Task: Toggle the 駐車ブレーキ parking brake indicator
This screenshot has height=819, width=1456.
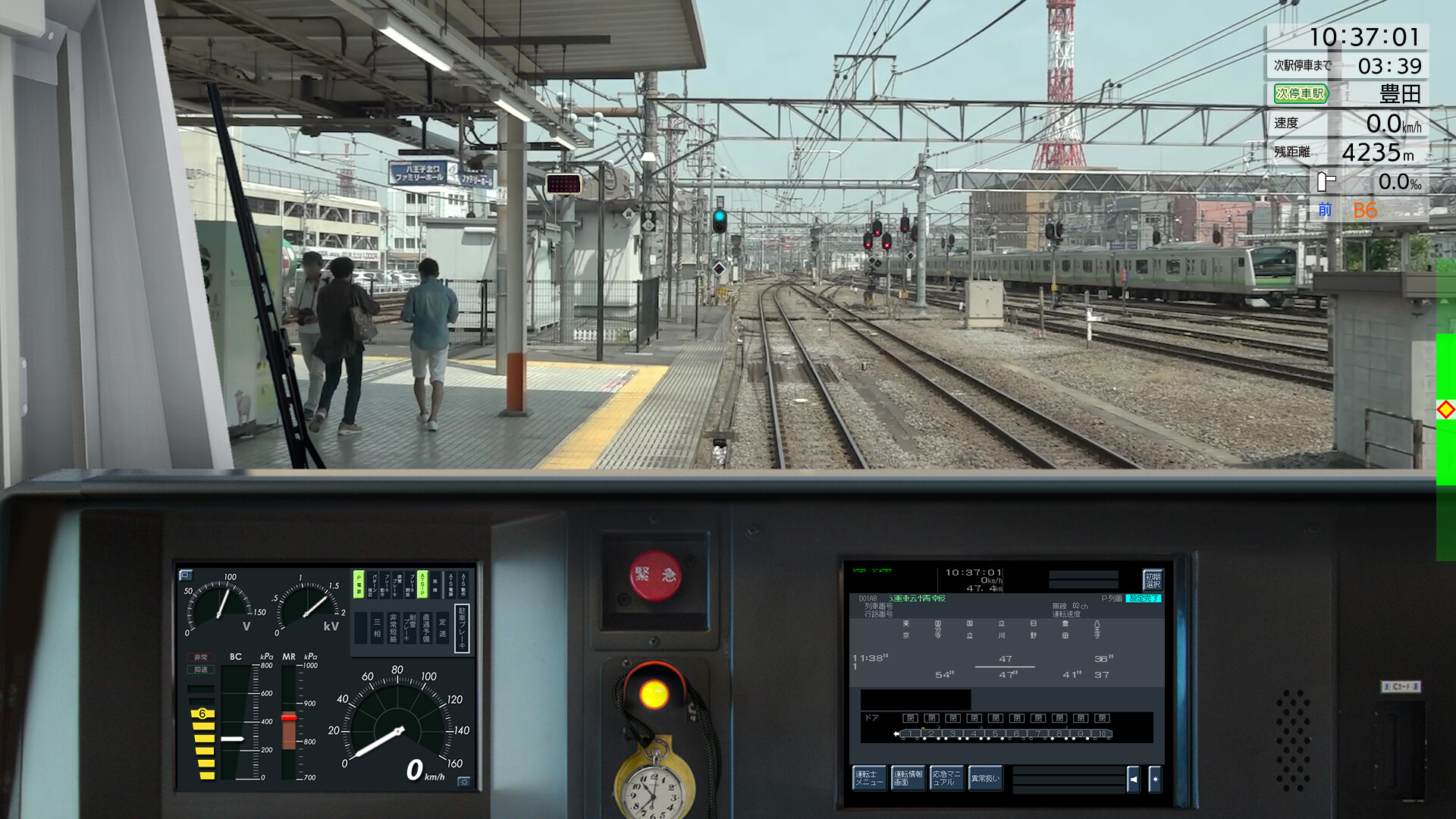Action: [x=463, y=628]
